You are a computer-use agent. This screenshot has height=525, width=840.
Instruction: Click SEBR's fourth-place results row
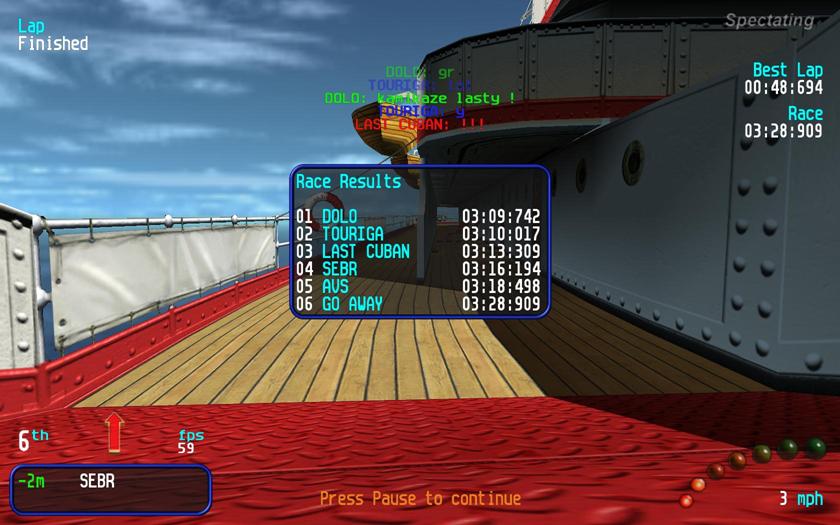coord(418,269)
